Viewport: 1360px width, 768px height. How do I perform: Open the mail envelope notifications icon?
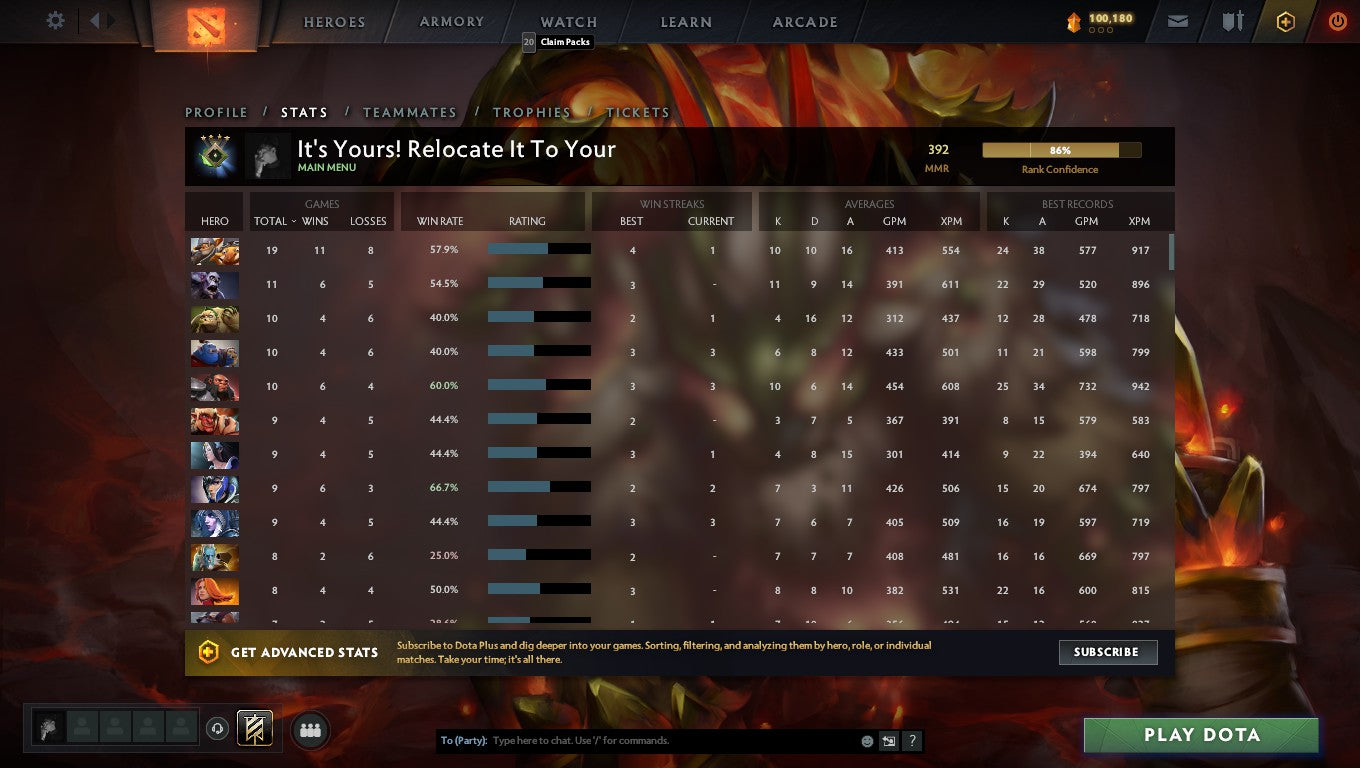pos(1176,20)
